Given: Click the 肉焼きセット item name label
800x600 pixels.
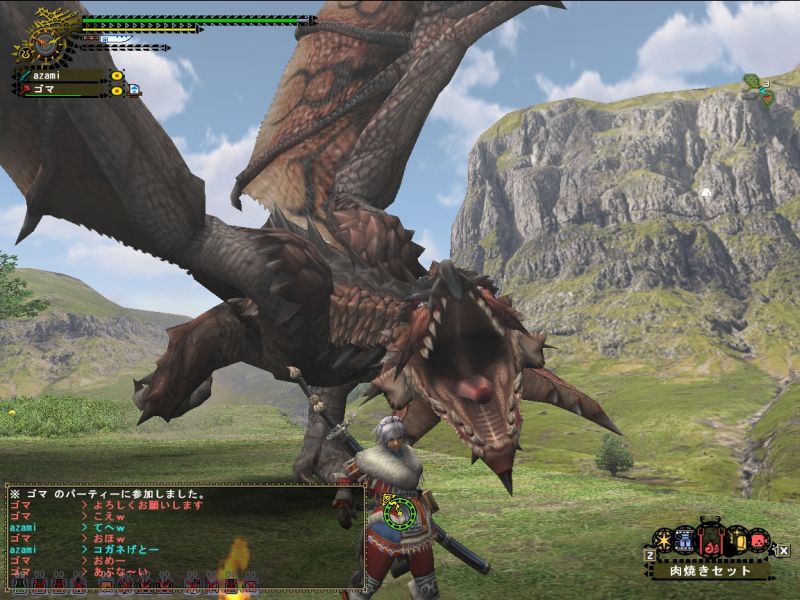Looking at the screenshot, I should (711, 571).
